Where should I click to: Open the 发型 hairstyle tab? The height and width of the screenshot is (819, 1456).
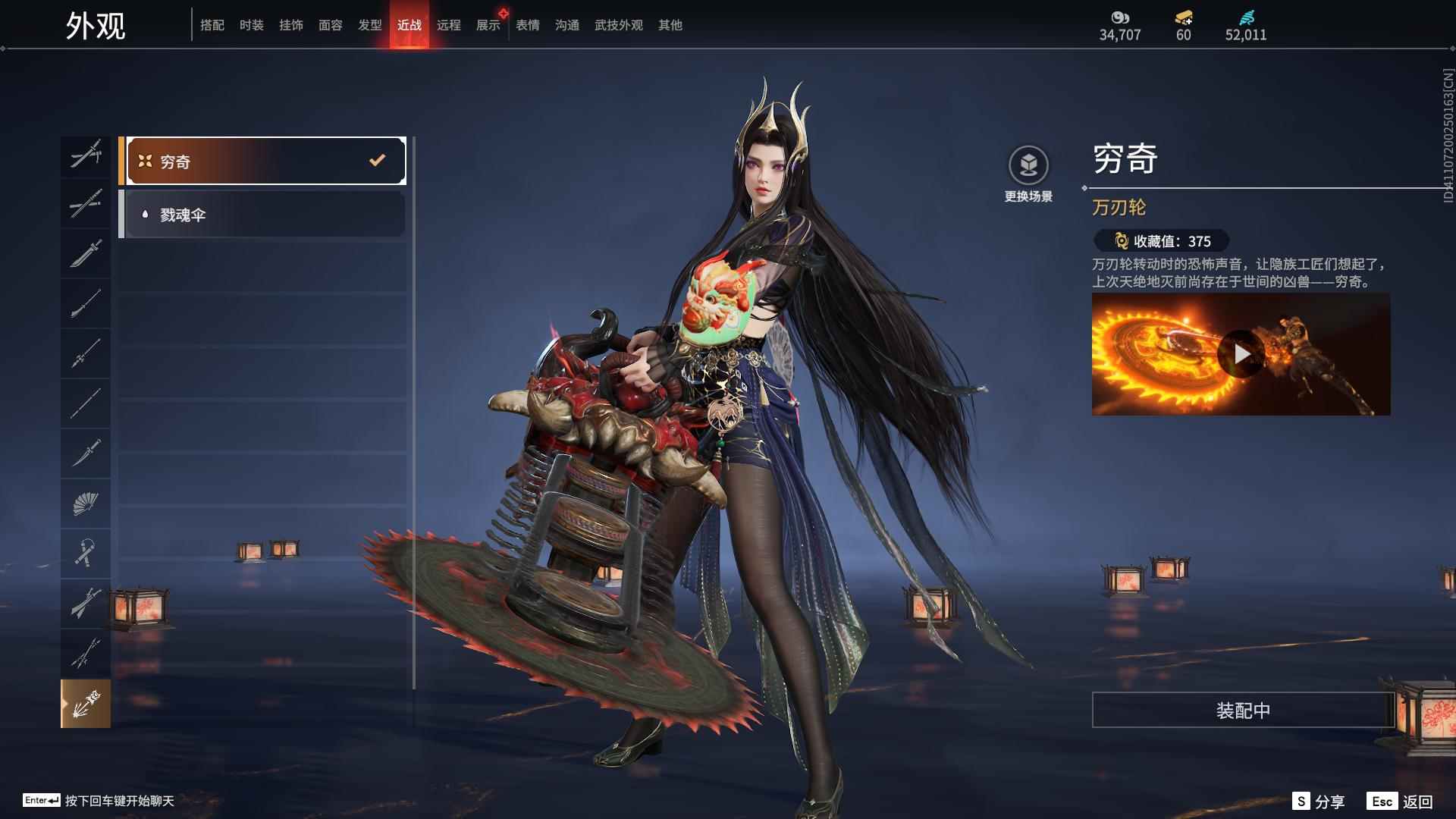tap(370, 25)
